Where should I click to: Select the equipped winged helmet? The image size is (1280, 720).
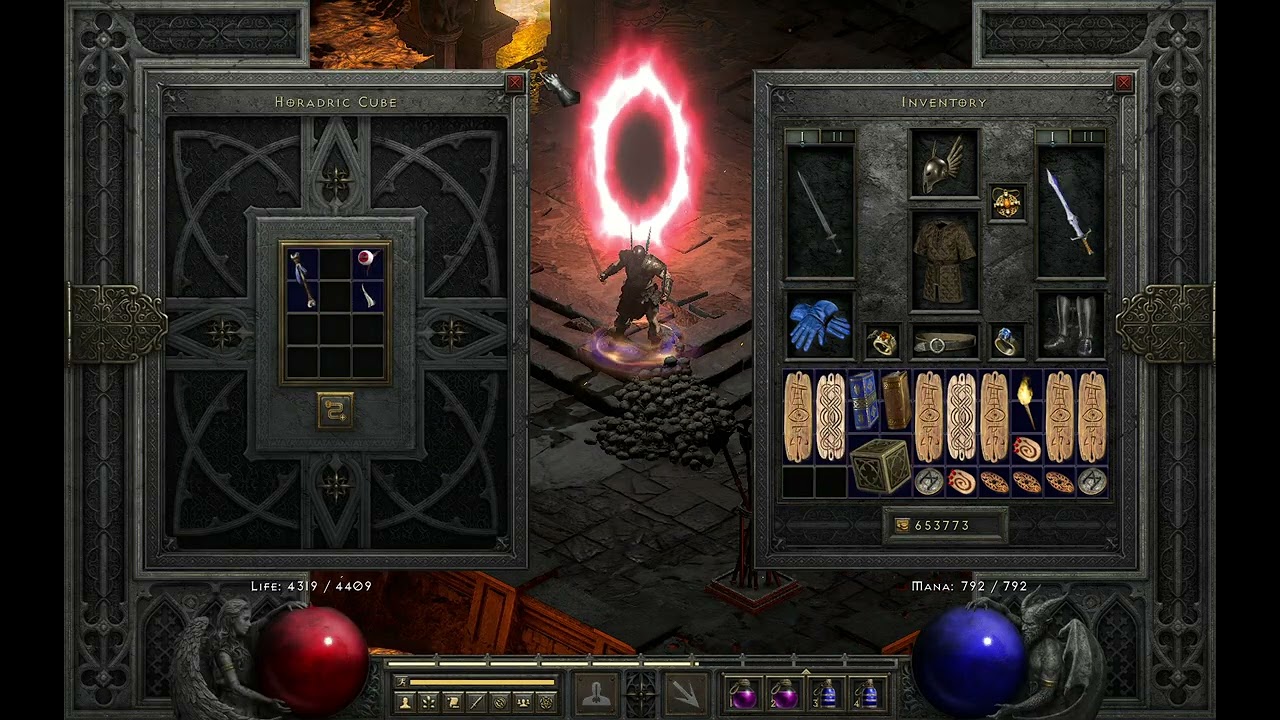click(944, 163)
